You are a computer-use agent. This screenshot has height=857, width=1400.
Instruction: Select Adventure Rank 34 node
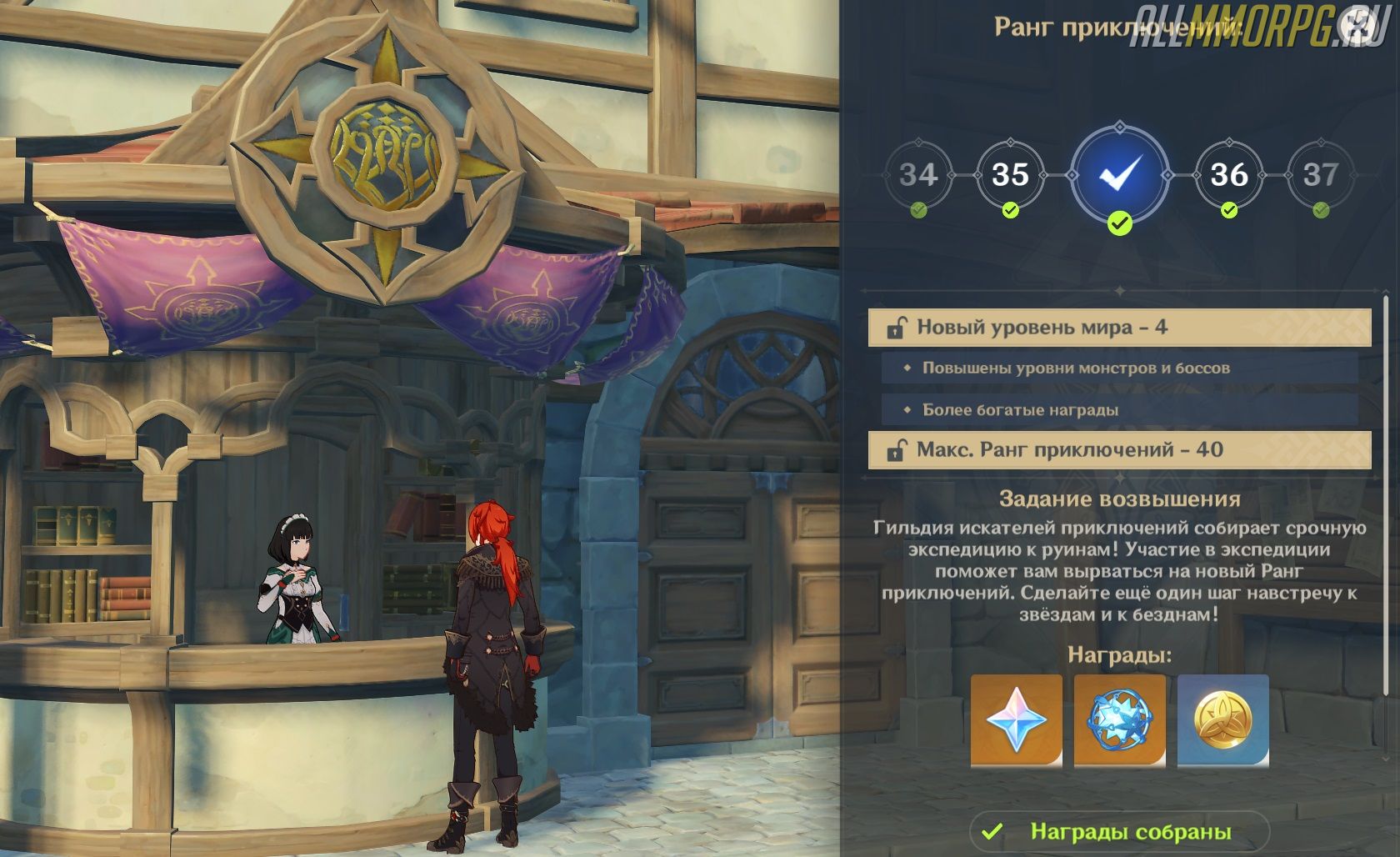(918, 175)
